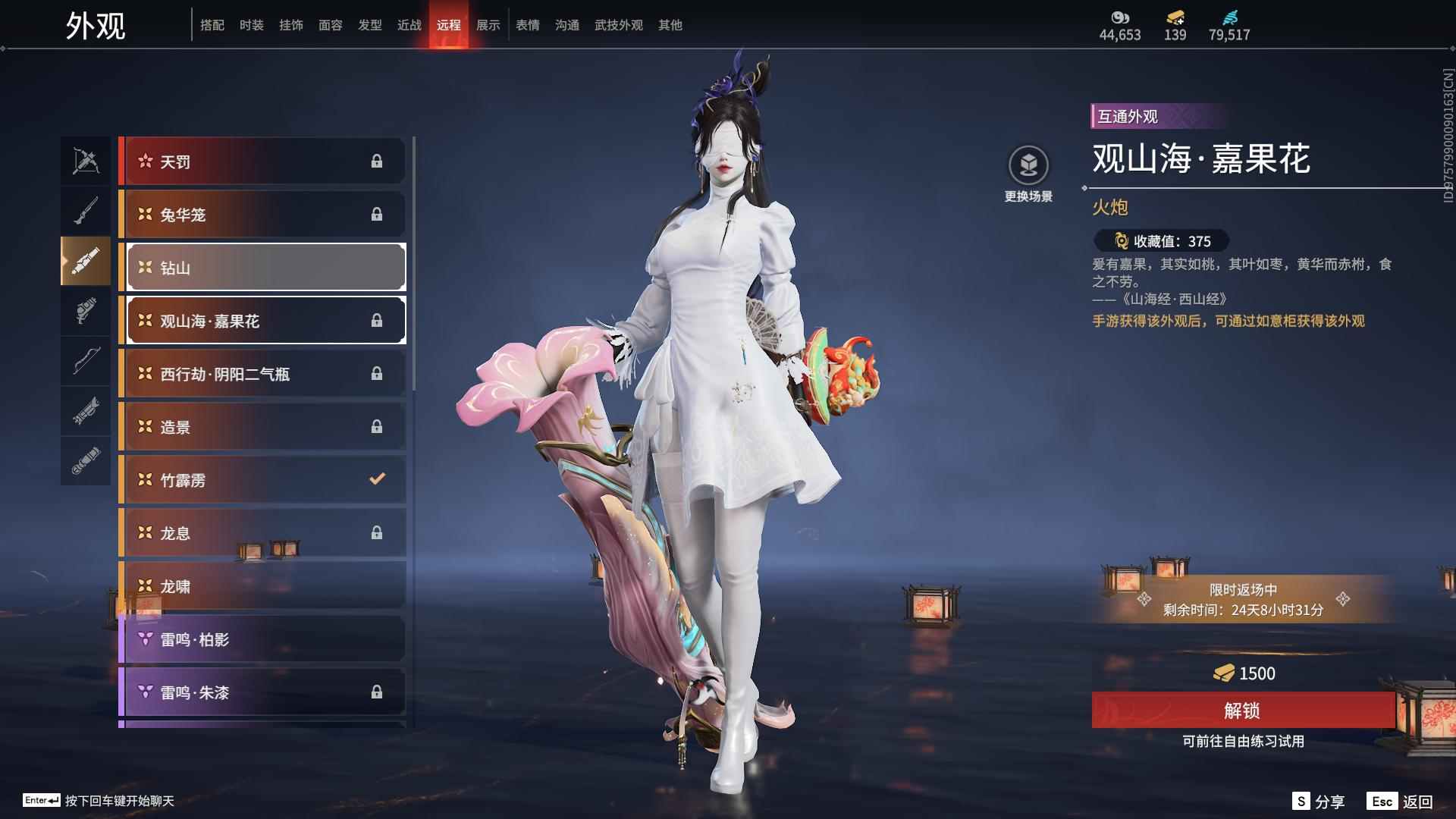Open the 挂饰 tab
Image resolution: width=1456 pixels, height=819 pixels.
tap(290, 25)
